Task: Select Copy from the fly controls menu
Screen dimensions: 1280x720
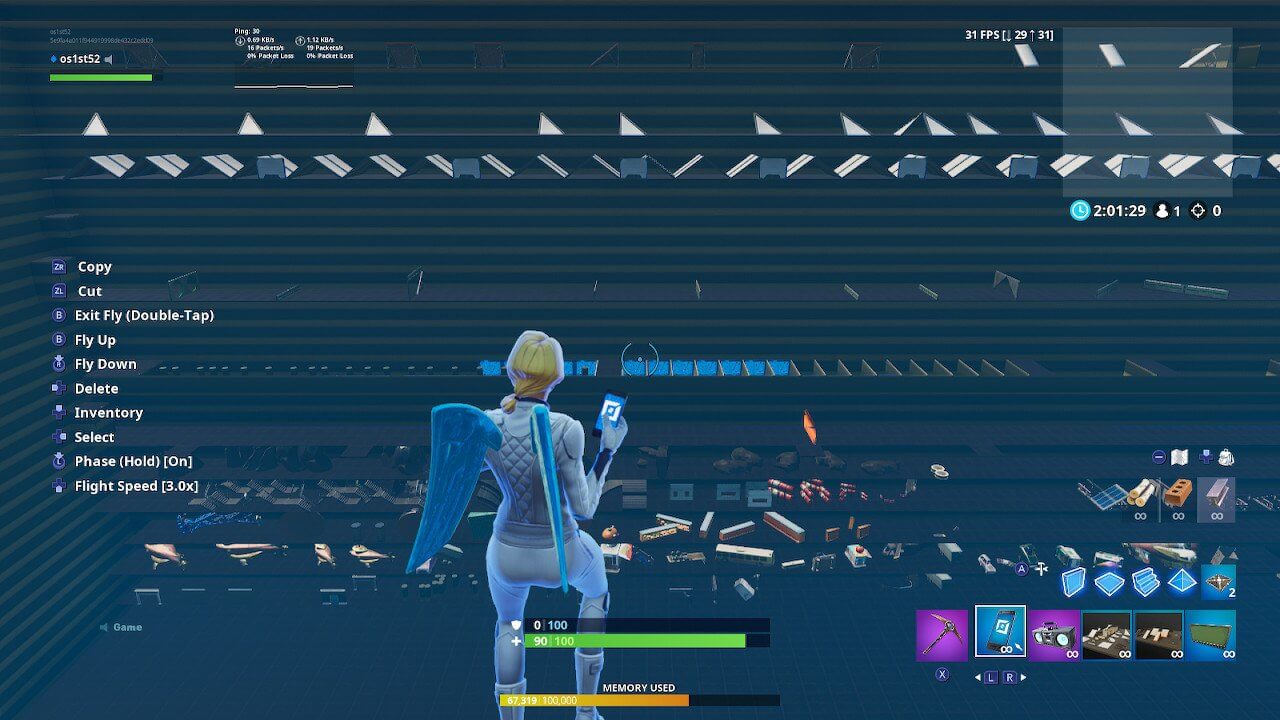Action: click(93, 266)
